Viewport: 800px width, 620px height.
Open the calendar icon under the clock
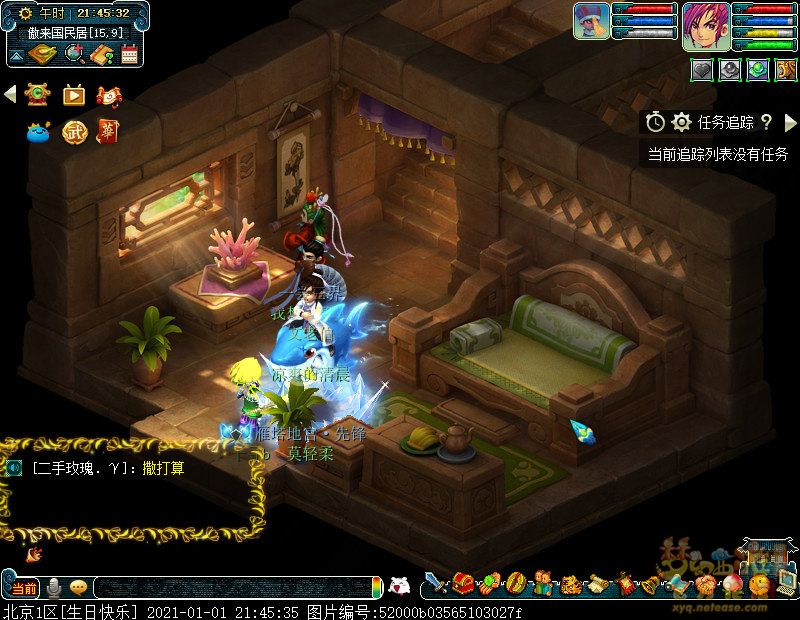pyautogui.click(x=129, y=54)
